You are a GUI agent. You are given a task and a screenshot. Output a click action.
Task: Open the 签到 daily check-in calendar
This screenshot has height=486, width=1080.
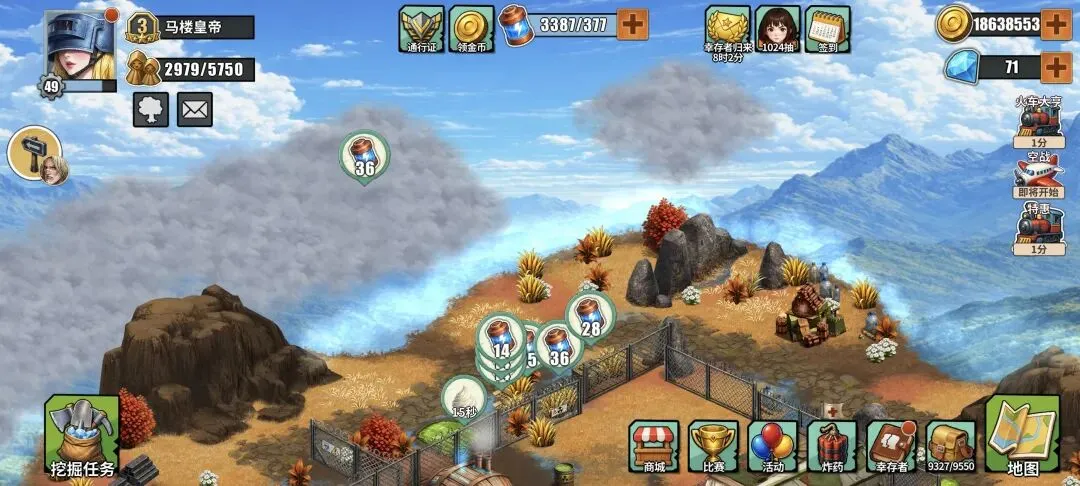click(x=827, y=27)
